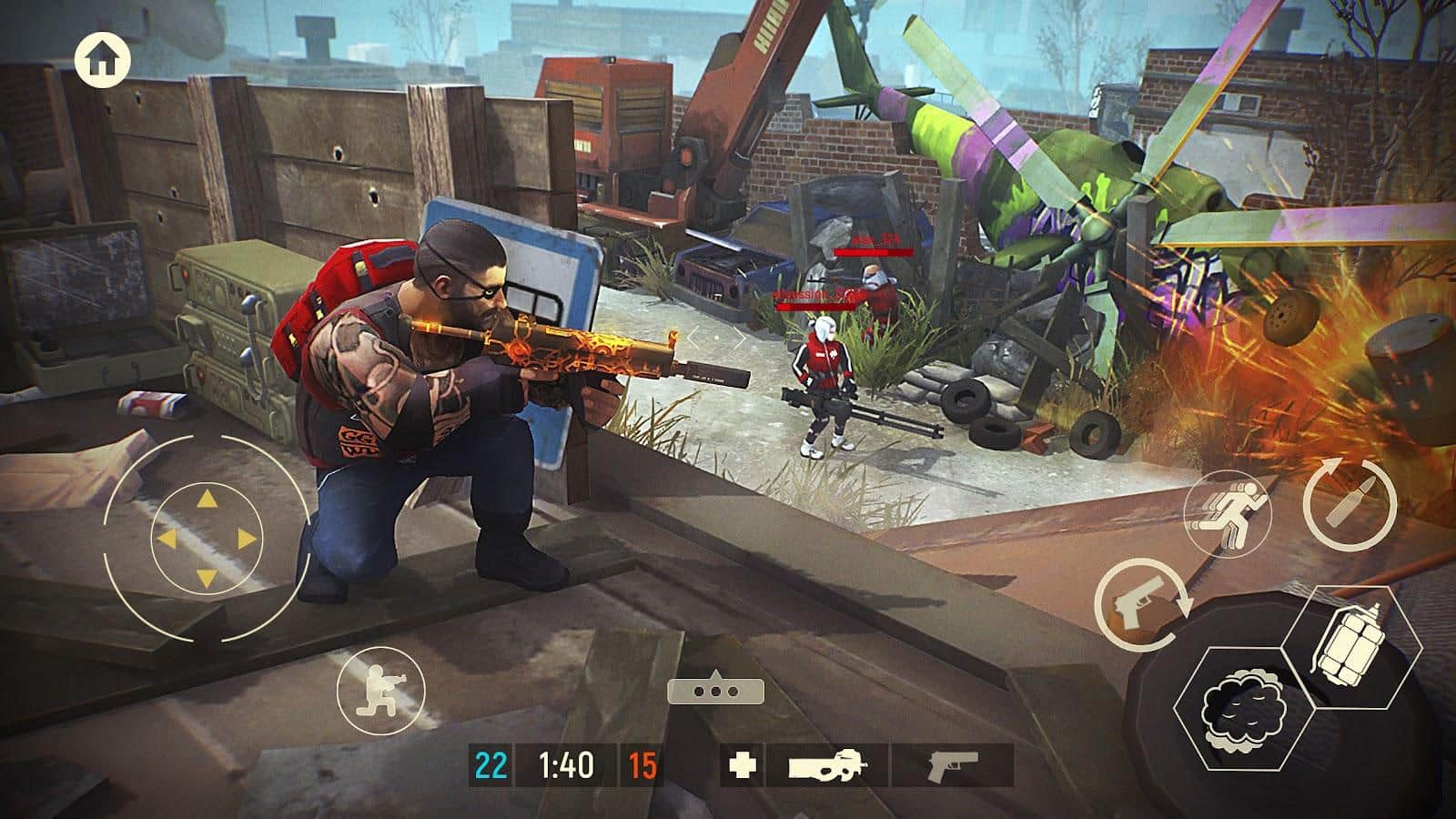The height and width of the screenshot is (819, 1456).
Task: Switch to the sidearm tab in the loadout bar
Action: click(x=946, y=764)
